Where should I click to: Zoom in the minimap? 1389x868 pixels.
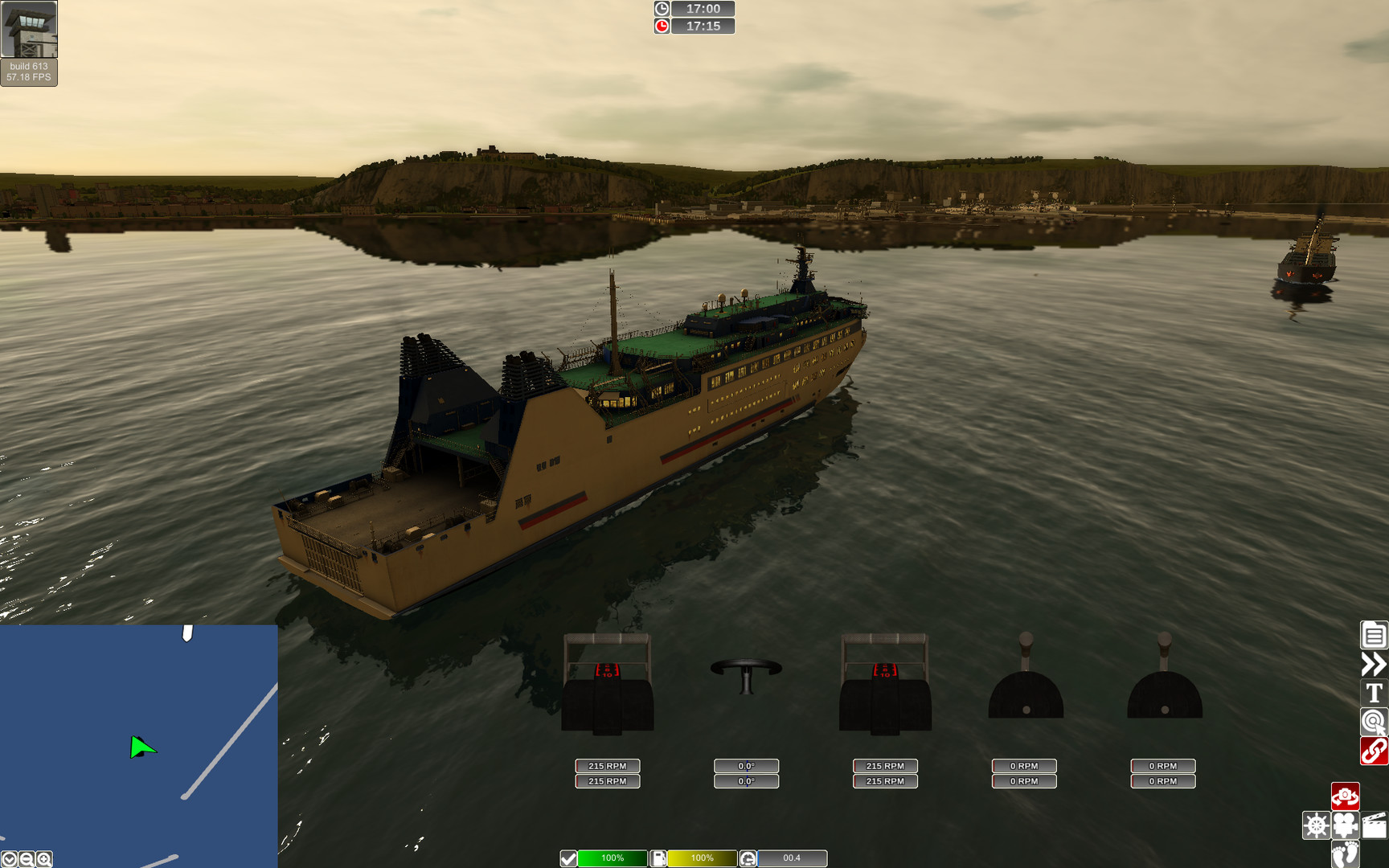(x=43, y=859)
